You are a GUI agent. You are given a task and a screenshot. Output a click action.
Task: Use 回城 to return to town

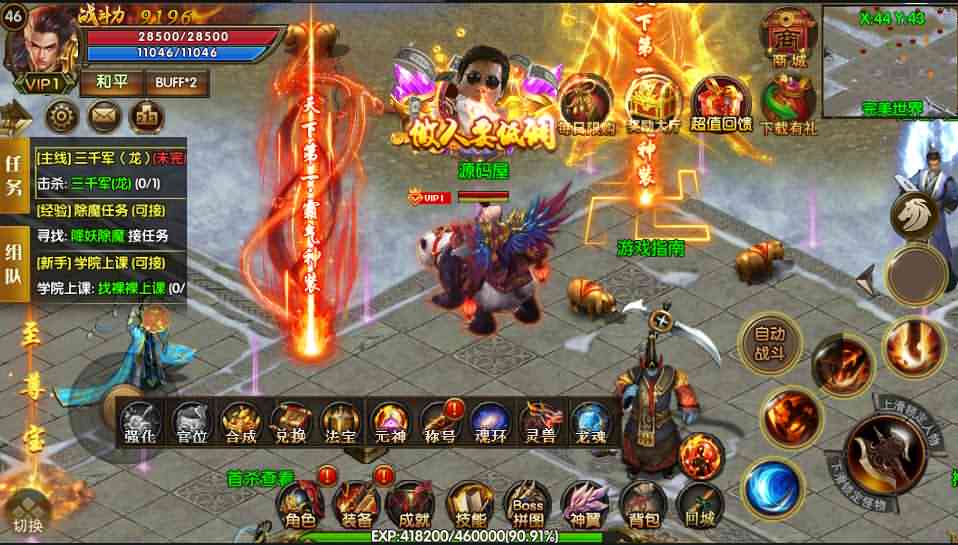coord(699,504)
